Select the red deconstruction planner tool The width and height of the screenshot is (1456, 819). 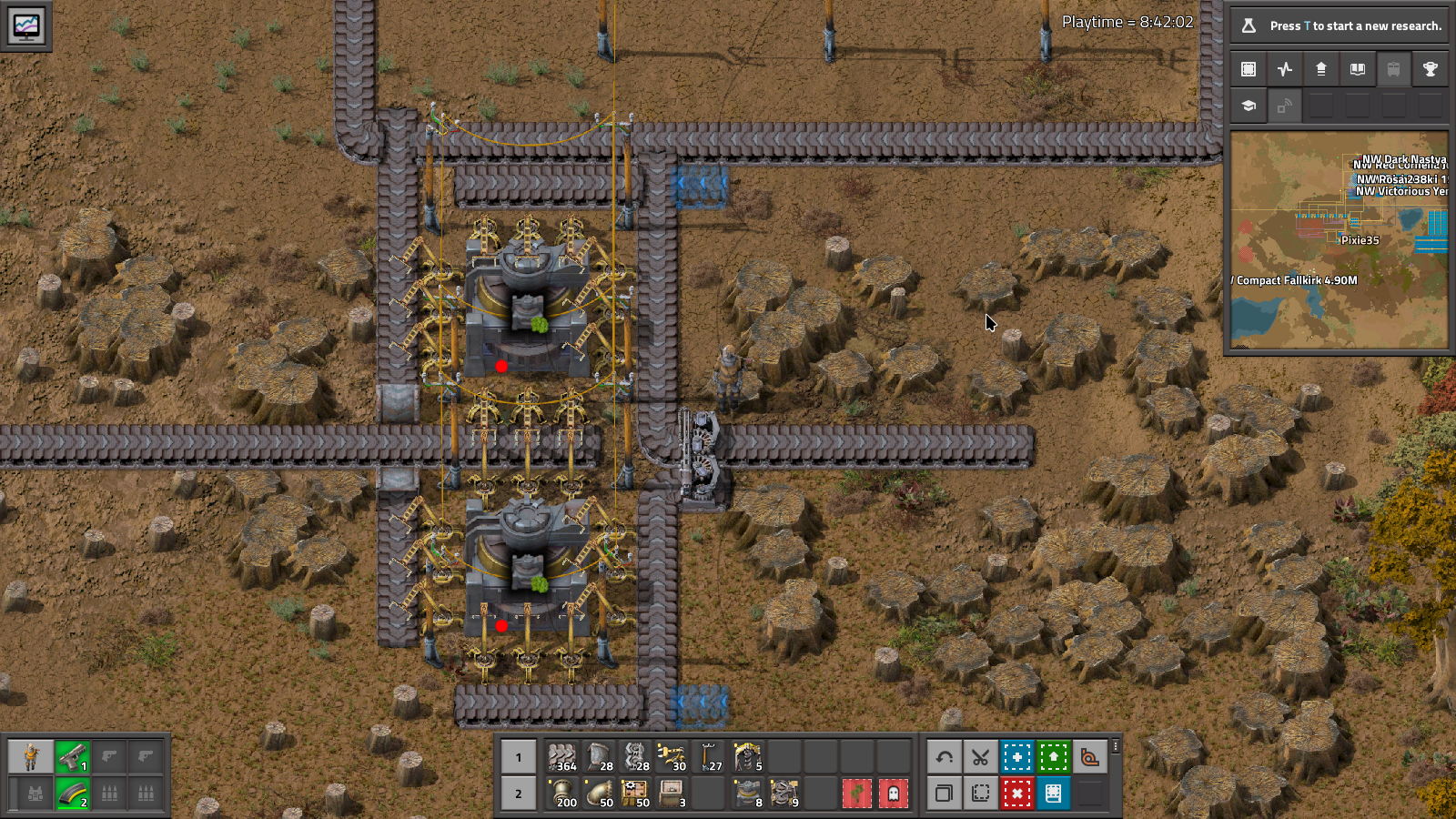[1016, 794]
